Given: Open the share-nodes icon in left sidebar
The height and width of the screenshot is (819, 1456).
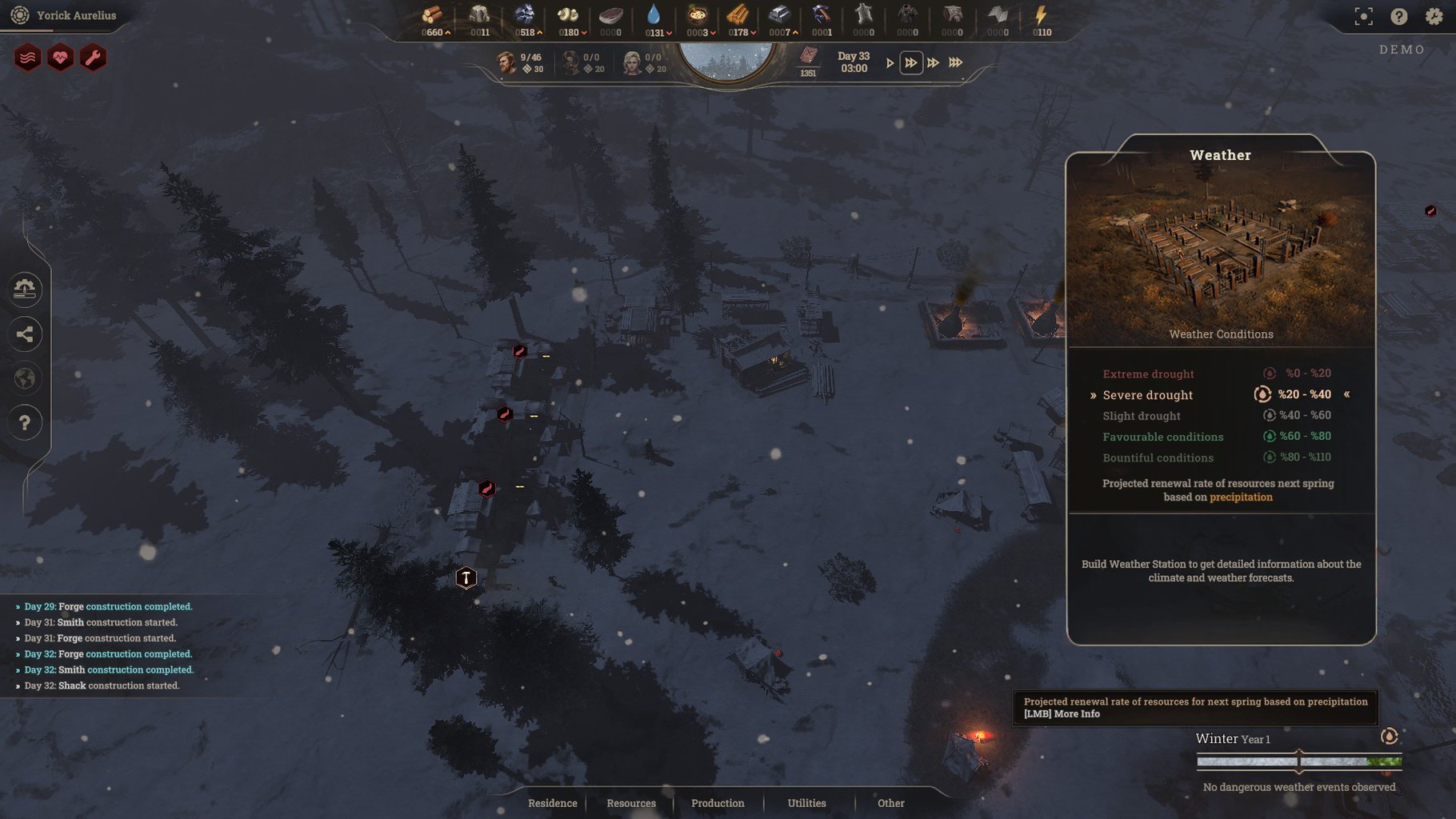Looking at the screenshot, I should click(x=25, y=334).
